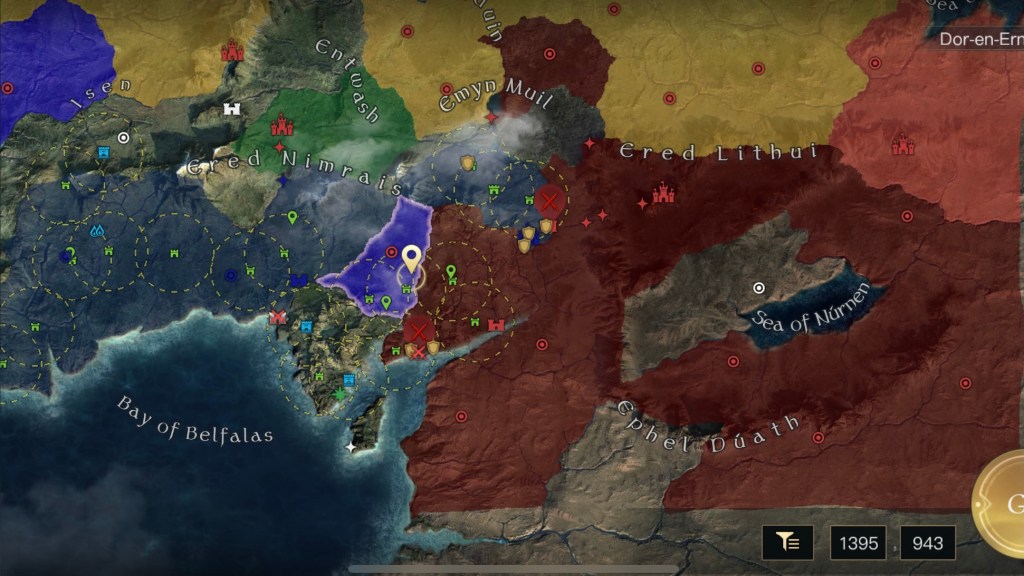Choose the red castle marker below Ered Lithui

[x=663, y=193]
